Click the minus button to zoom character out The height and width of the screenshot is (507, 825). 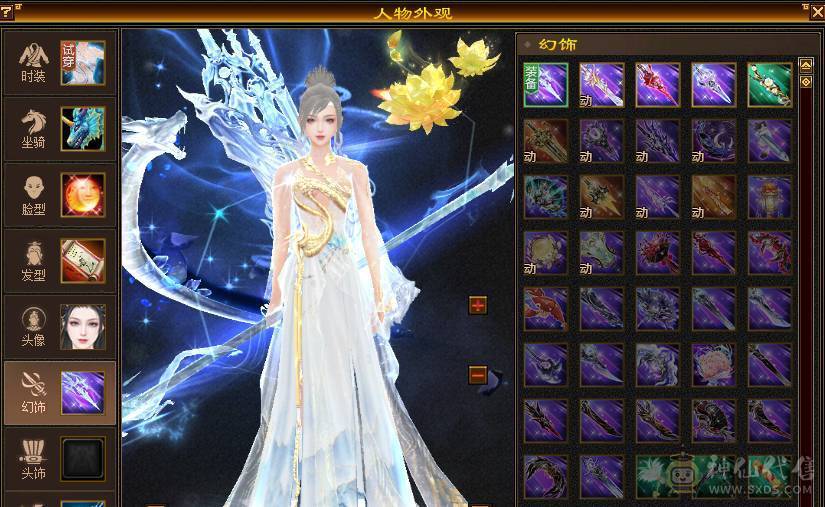pyautogui.click(x=478, y=375)
